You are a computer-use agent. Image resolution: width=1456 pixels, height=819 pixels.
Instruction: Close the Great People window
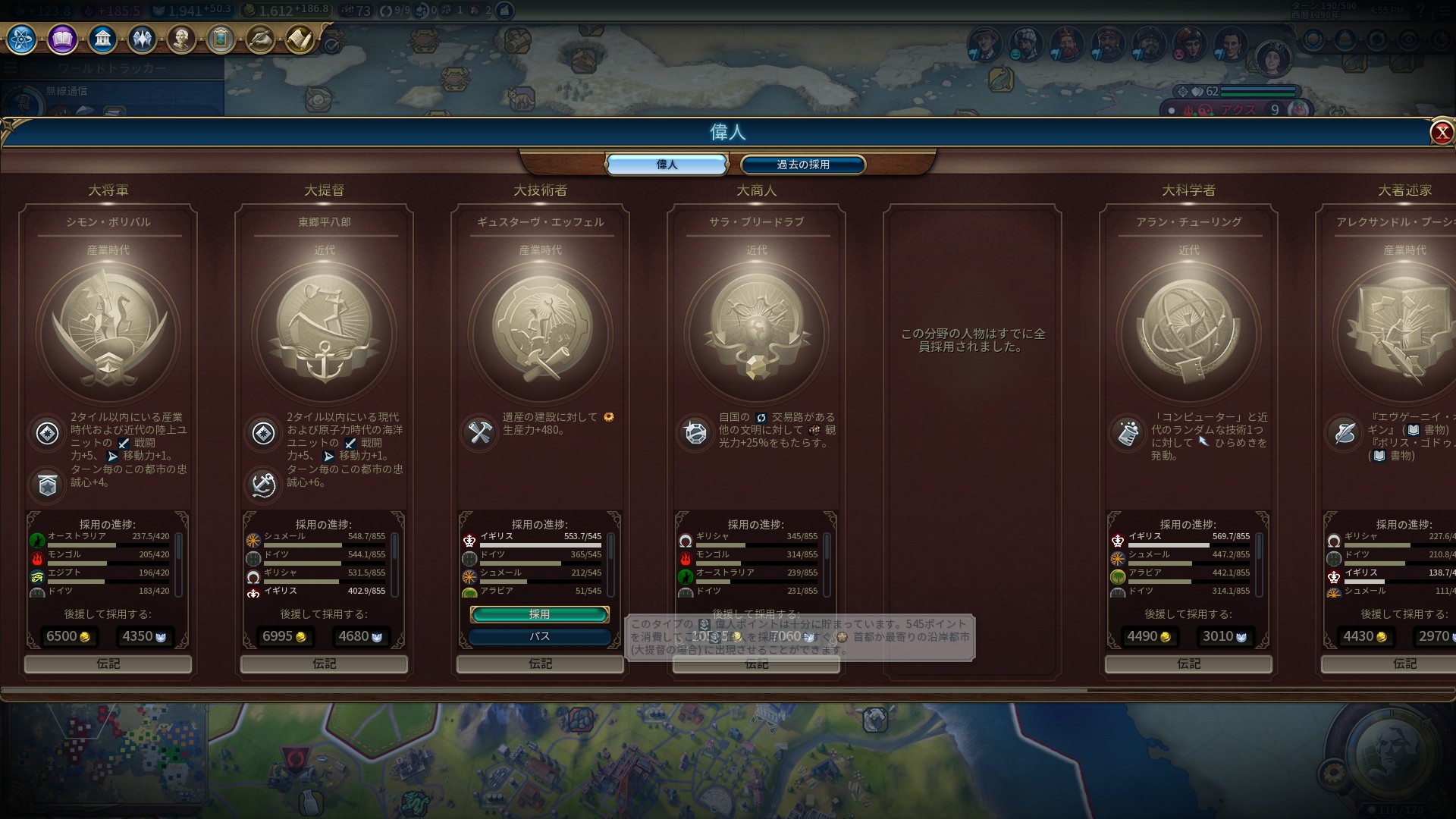pos(1441,133)
